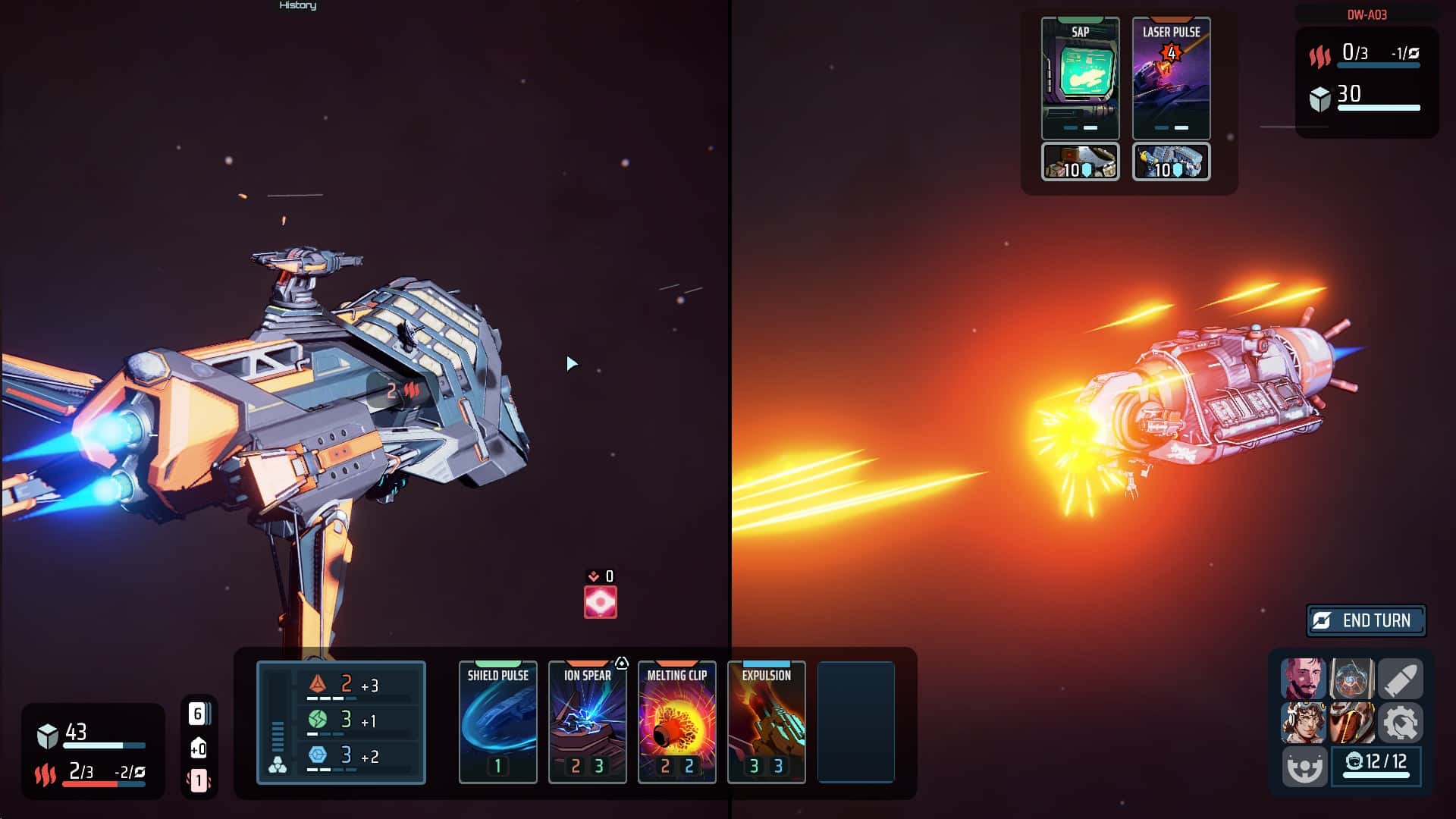Image resolution: width=1456 pixels, height=819 pixels.
Task: Open the draw pile deck counter
Action: [x=198, y=714]
